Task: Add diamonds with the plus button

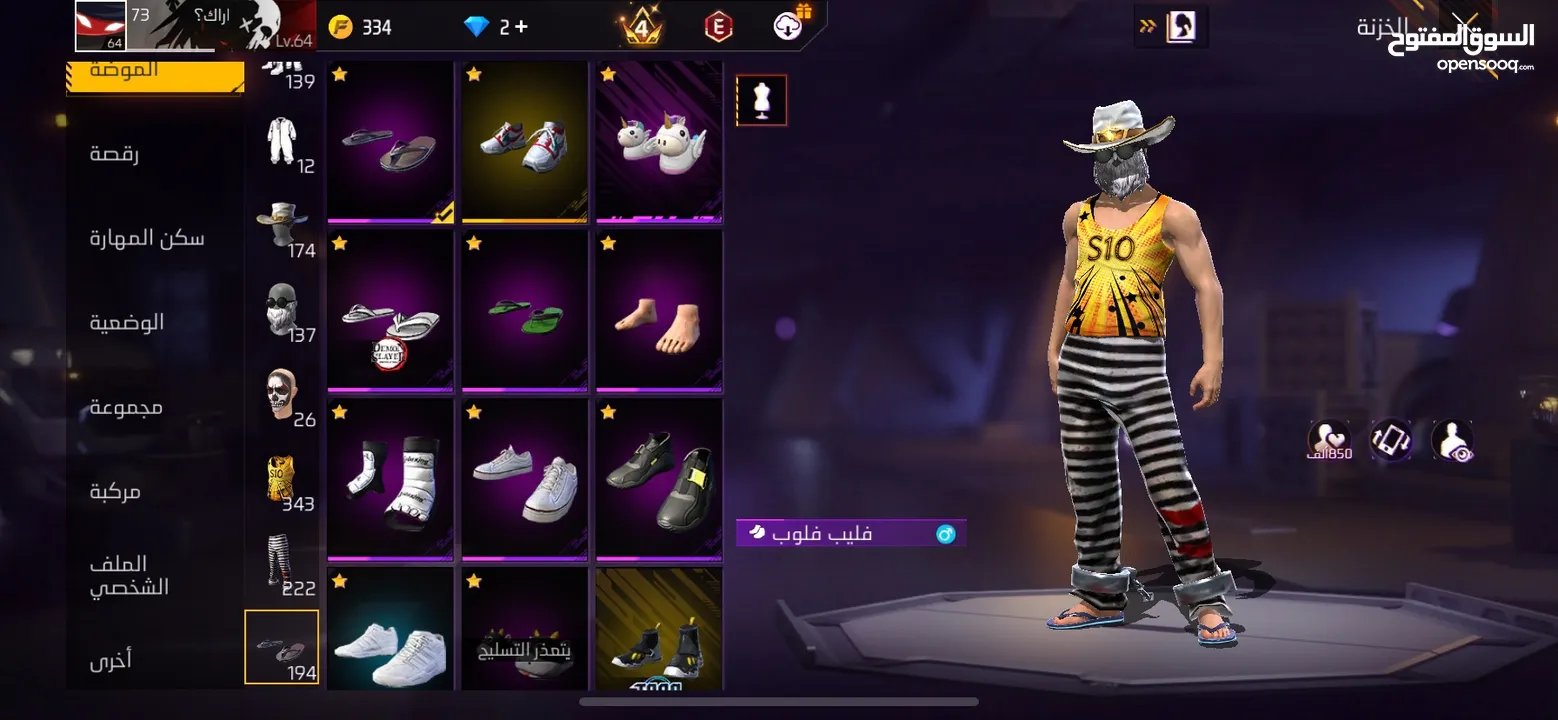Action: pyautogui.click(x=520, y=27)
